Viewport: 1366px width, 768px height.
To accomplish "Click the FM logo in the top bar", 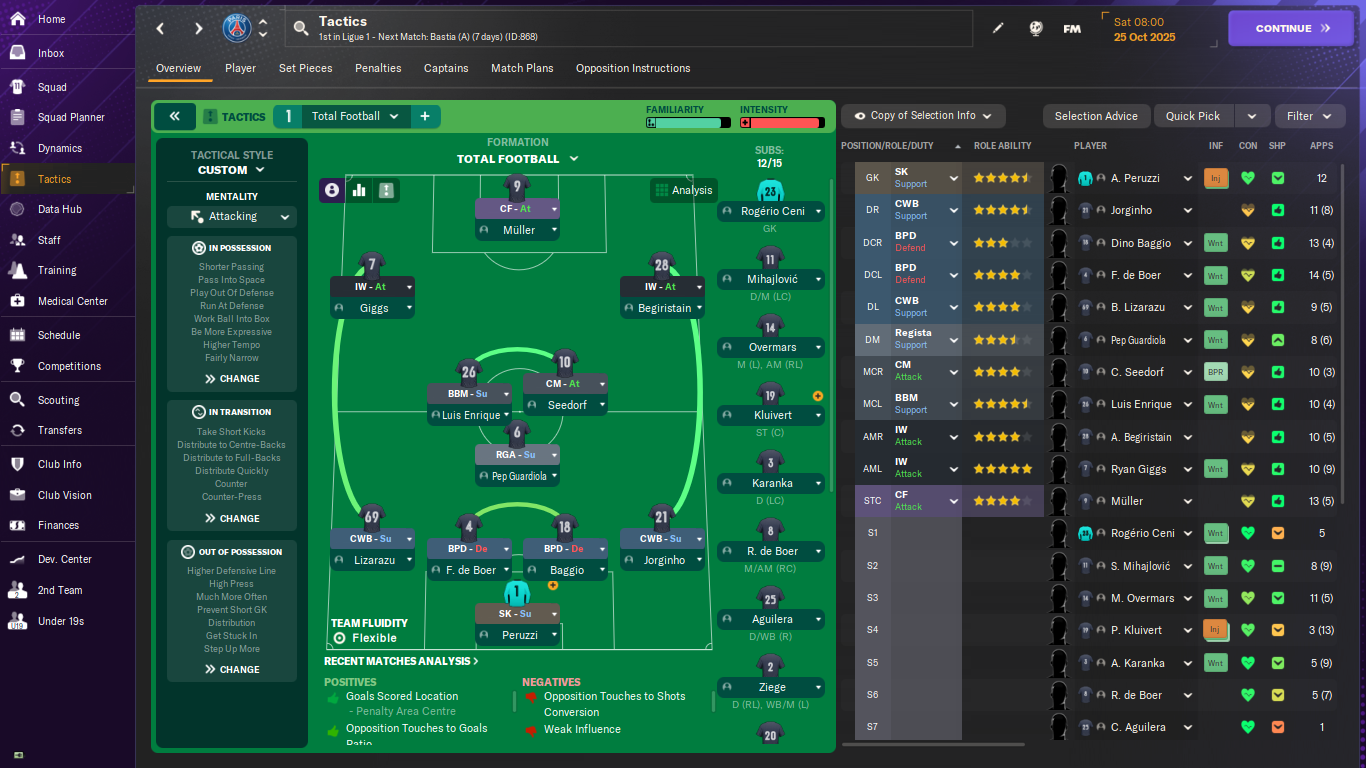I will [1072, 28].
